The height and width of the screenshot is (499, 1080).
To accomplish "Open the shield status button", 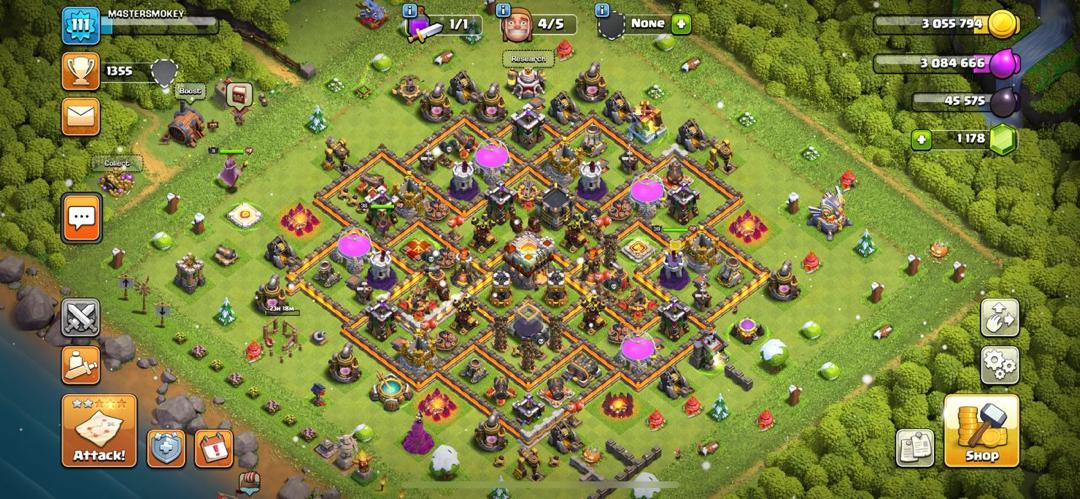I will (166, 447).
